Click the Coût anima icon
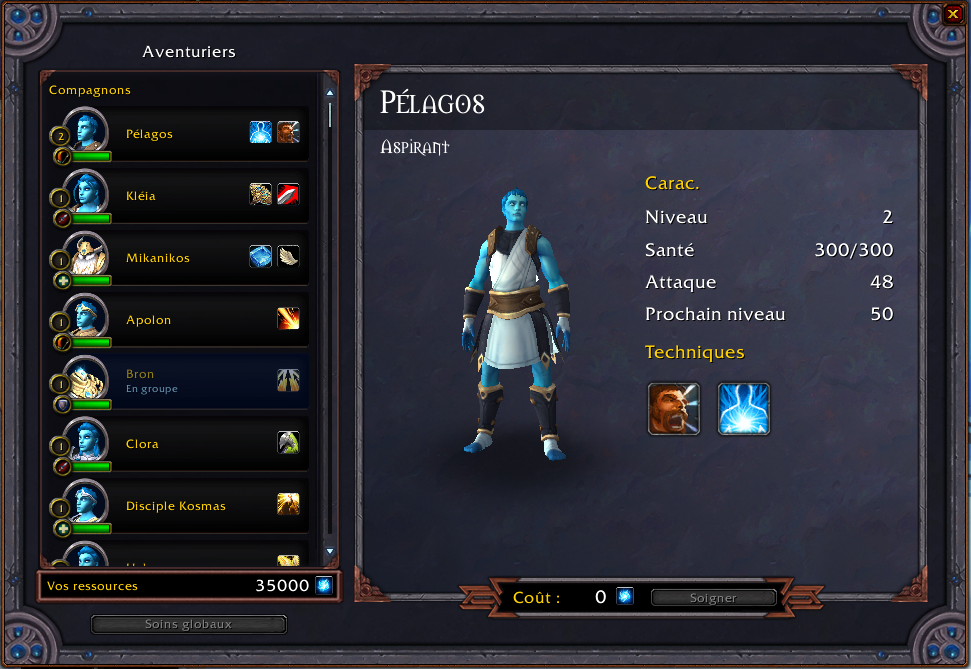971x669 pixels. tap(624, 597)
